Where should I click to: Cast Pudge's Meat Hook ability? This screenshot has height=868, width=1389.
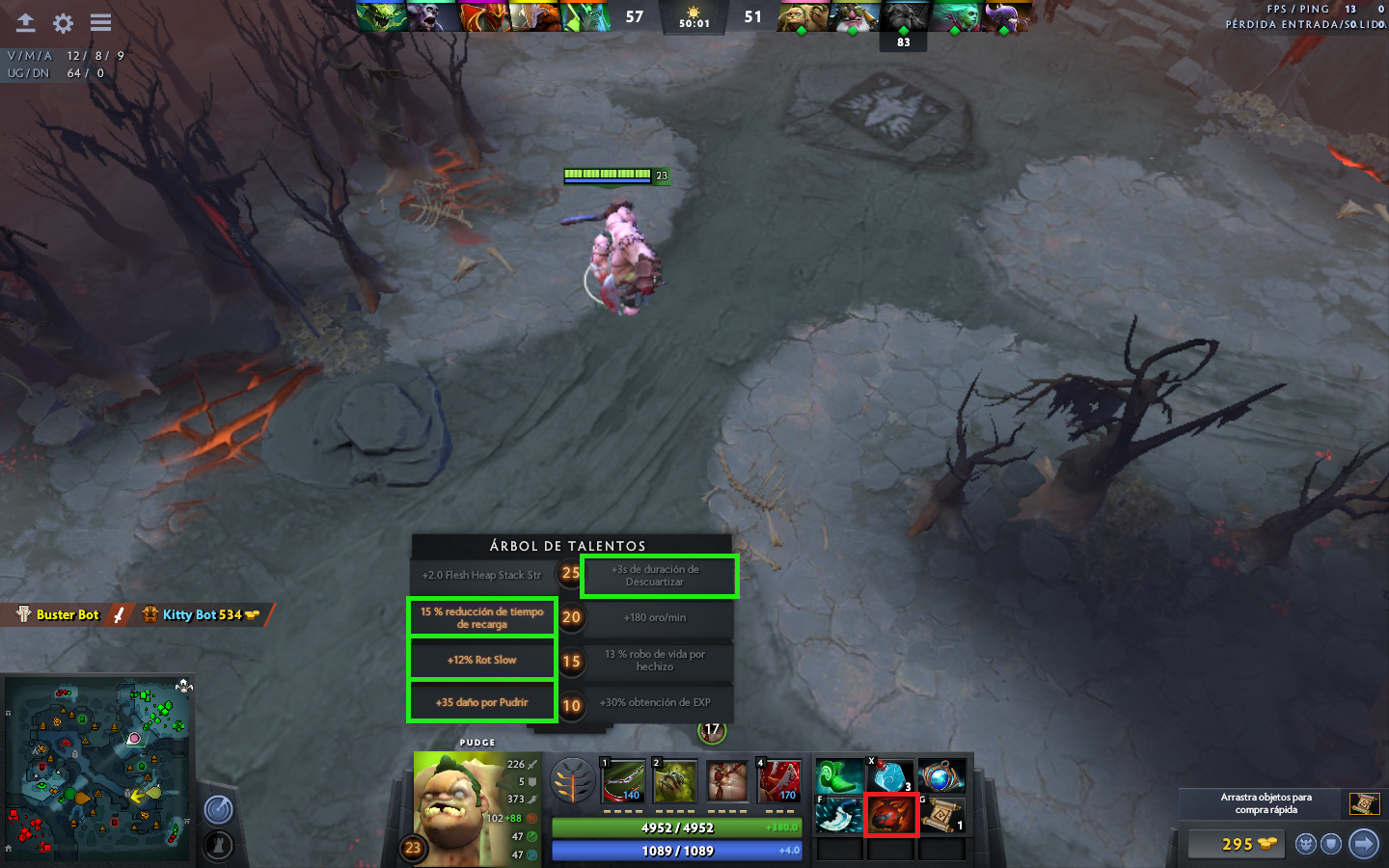(x=623, y=781)
